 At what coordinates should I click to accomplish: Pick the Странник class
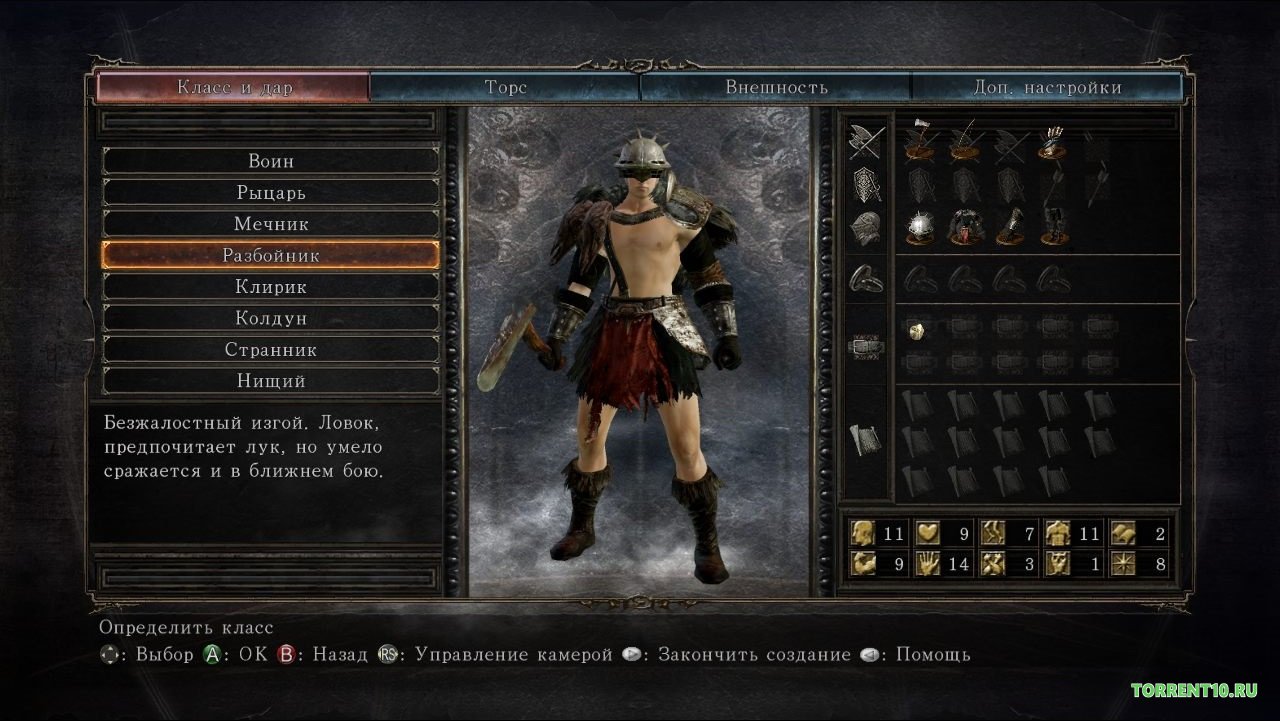point(271,350)
